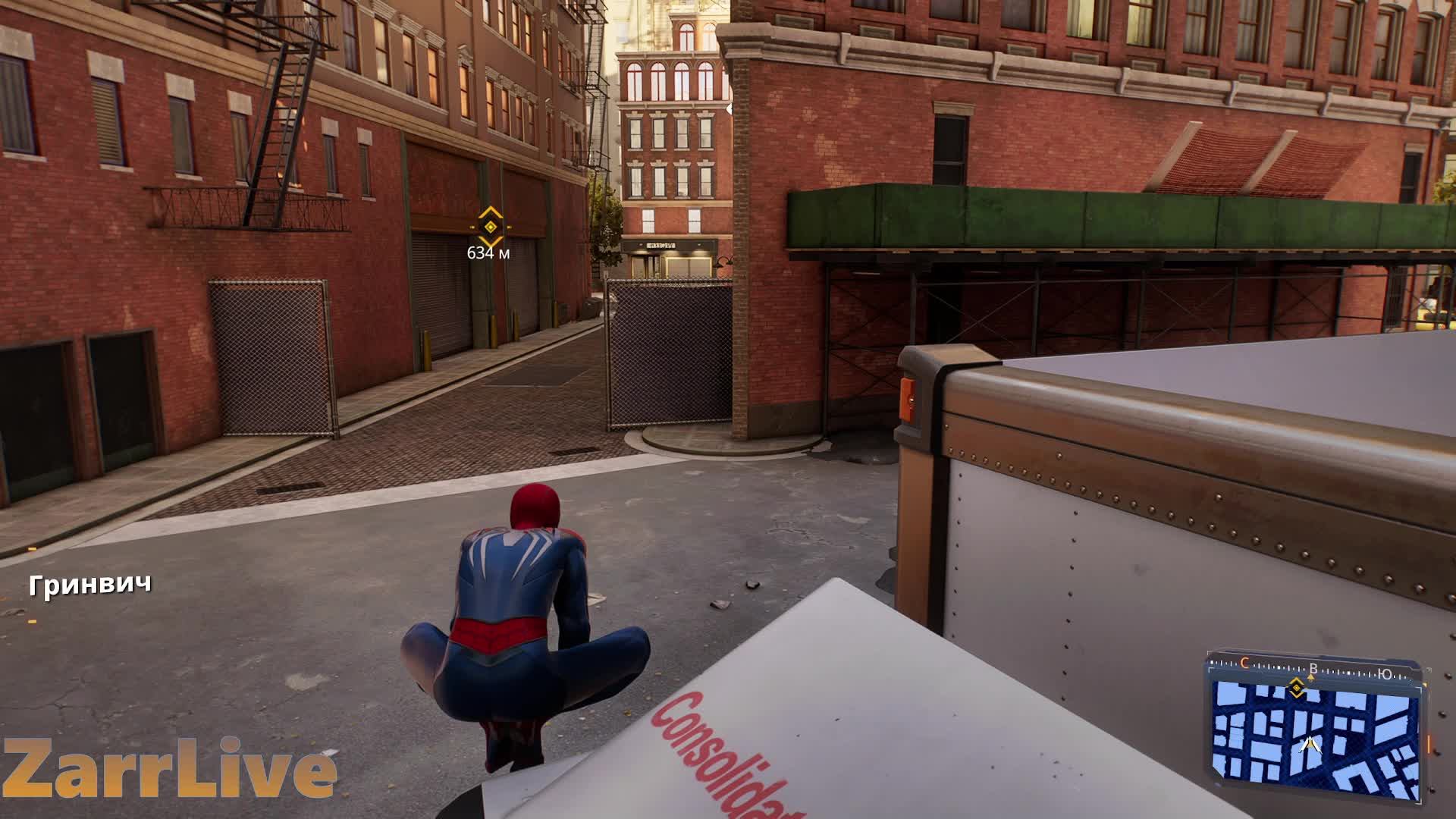Viewport: 1456px width, 819px height.
Task: Click the objective marker on the minimap compass
Action: (1296, 689)
